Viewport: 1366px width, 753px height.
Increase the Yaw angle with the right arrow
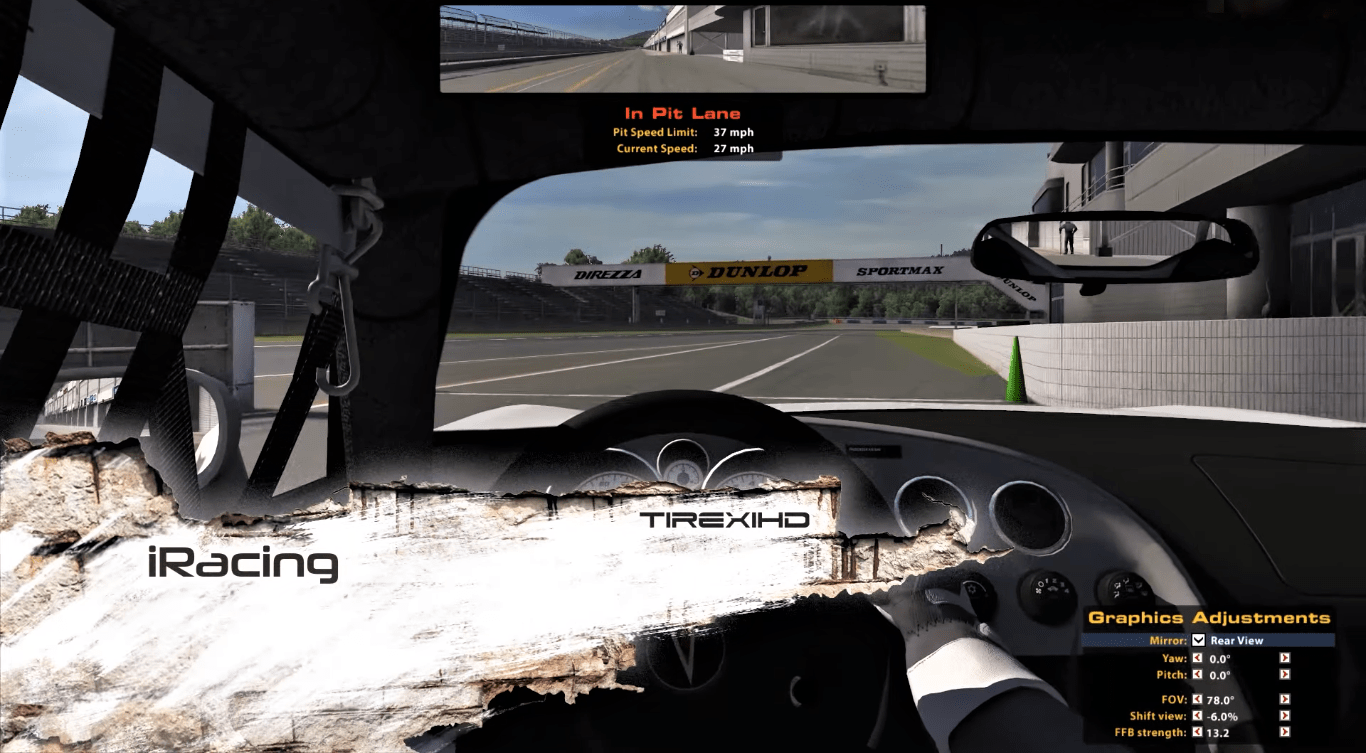click(x=1286, y=658)
